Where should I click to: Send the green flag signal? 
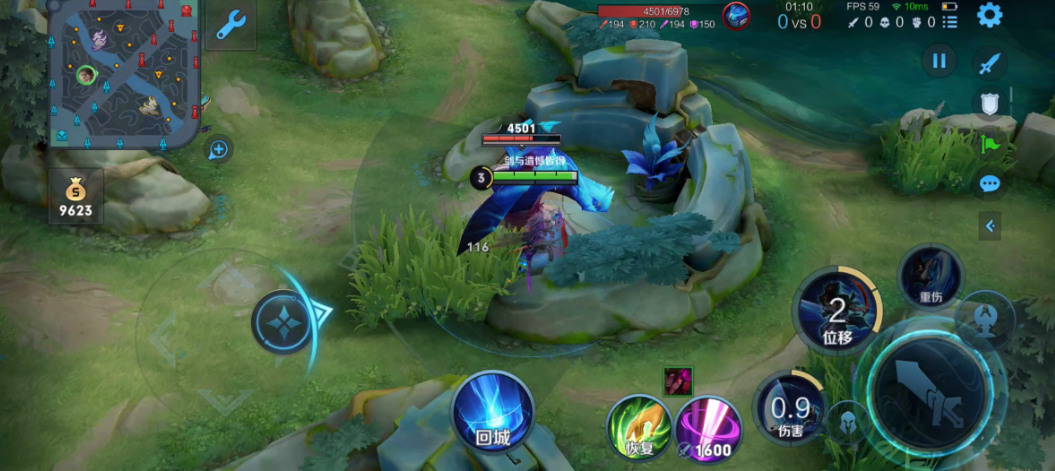pos(990,144)
